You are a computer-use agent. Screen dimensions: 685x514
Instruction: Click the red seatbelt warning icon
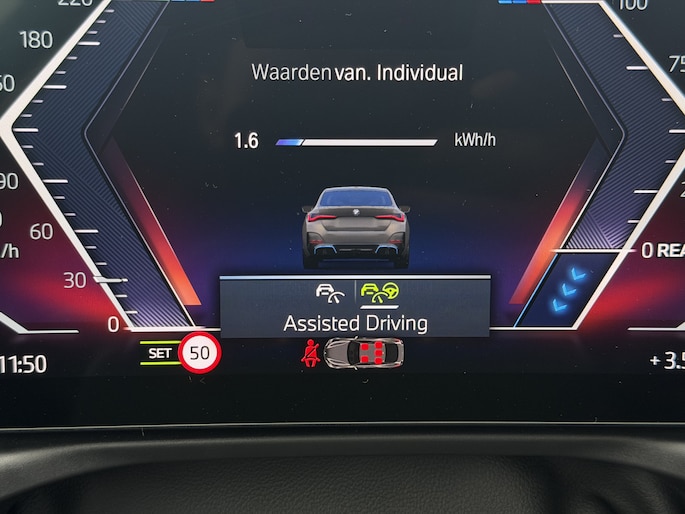[x=311, y=353]
